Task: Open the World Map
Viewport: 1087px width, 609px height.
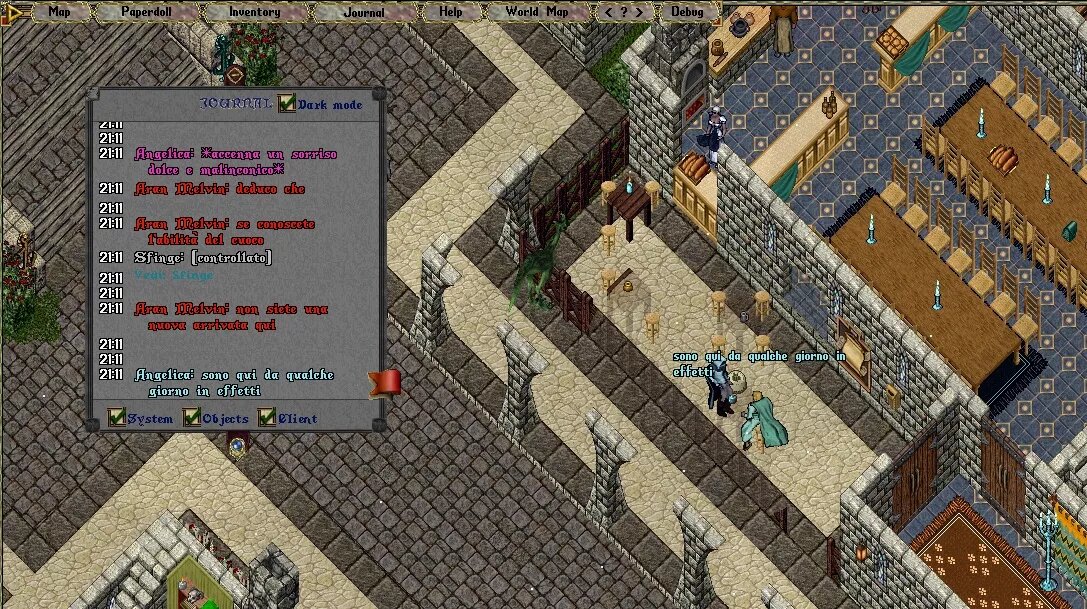Action: [536, 12]
